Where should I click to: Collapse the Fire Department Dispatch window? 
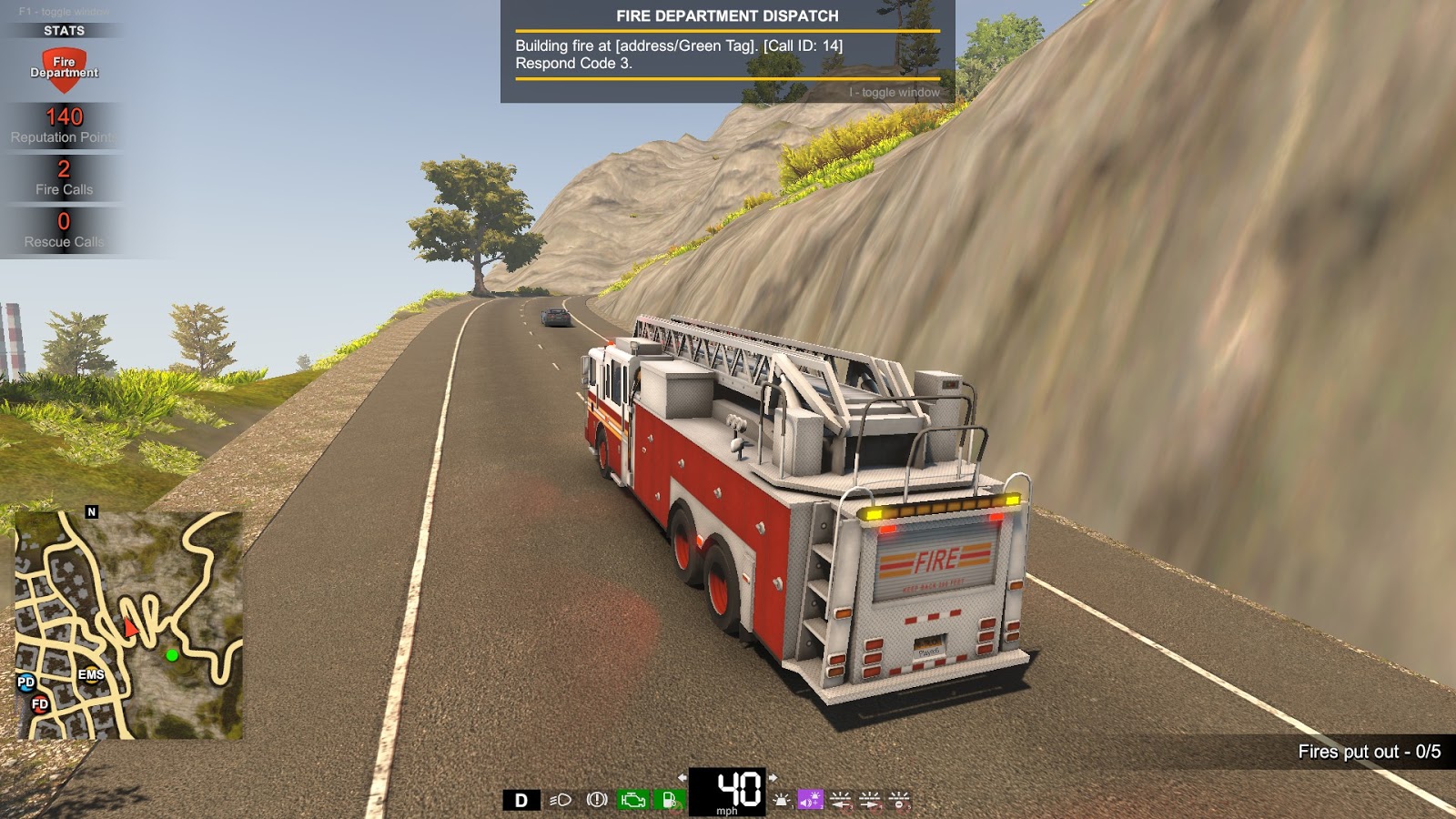click(x=894, y=92)
